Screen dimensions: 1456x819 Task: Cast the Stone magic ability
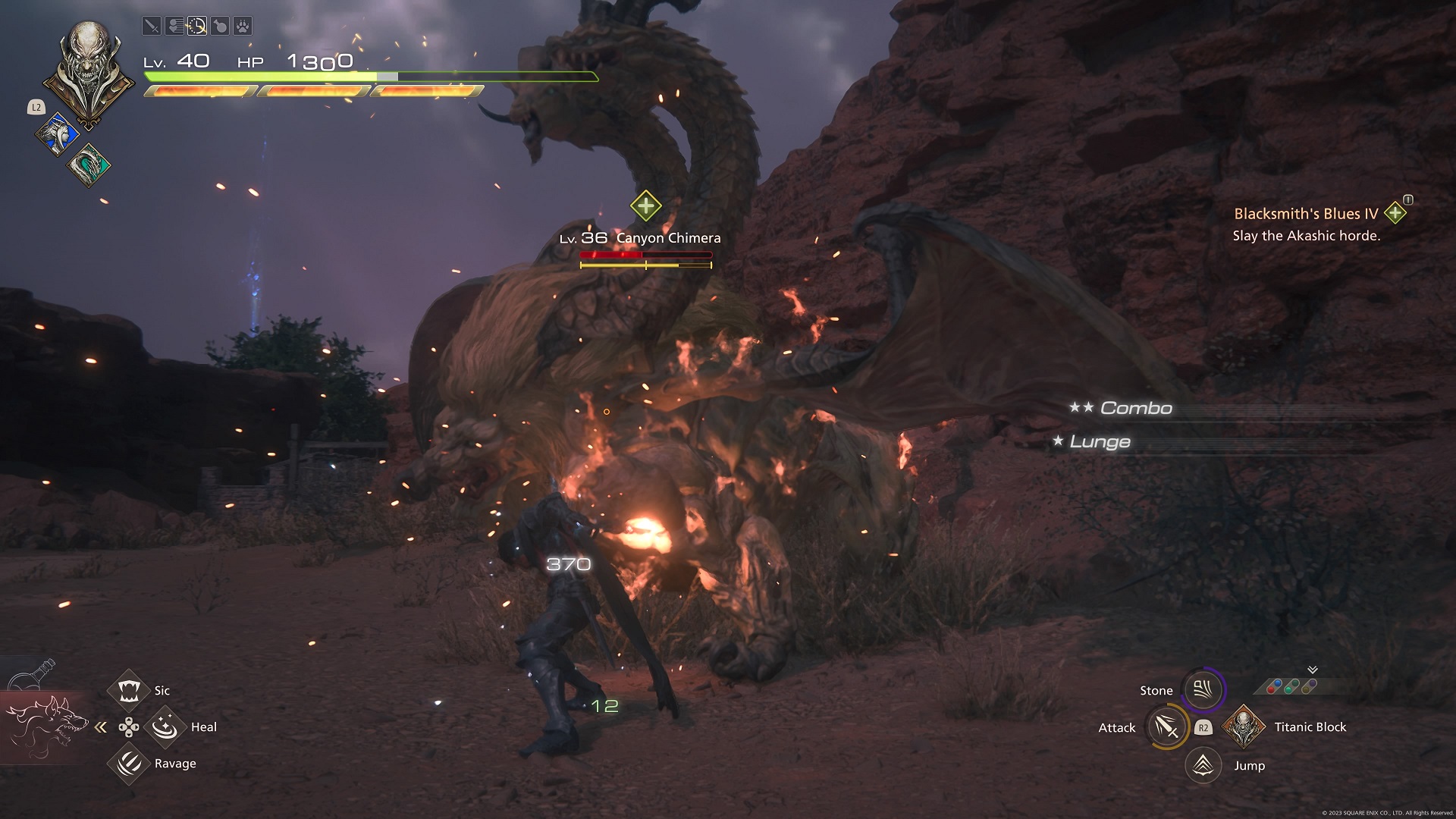click(x=1203, y=689)
